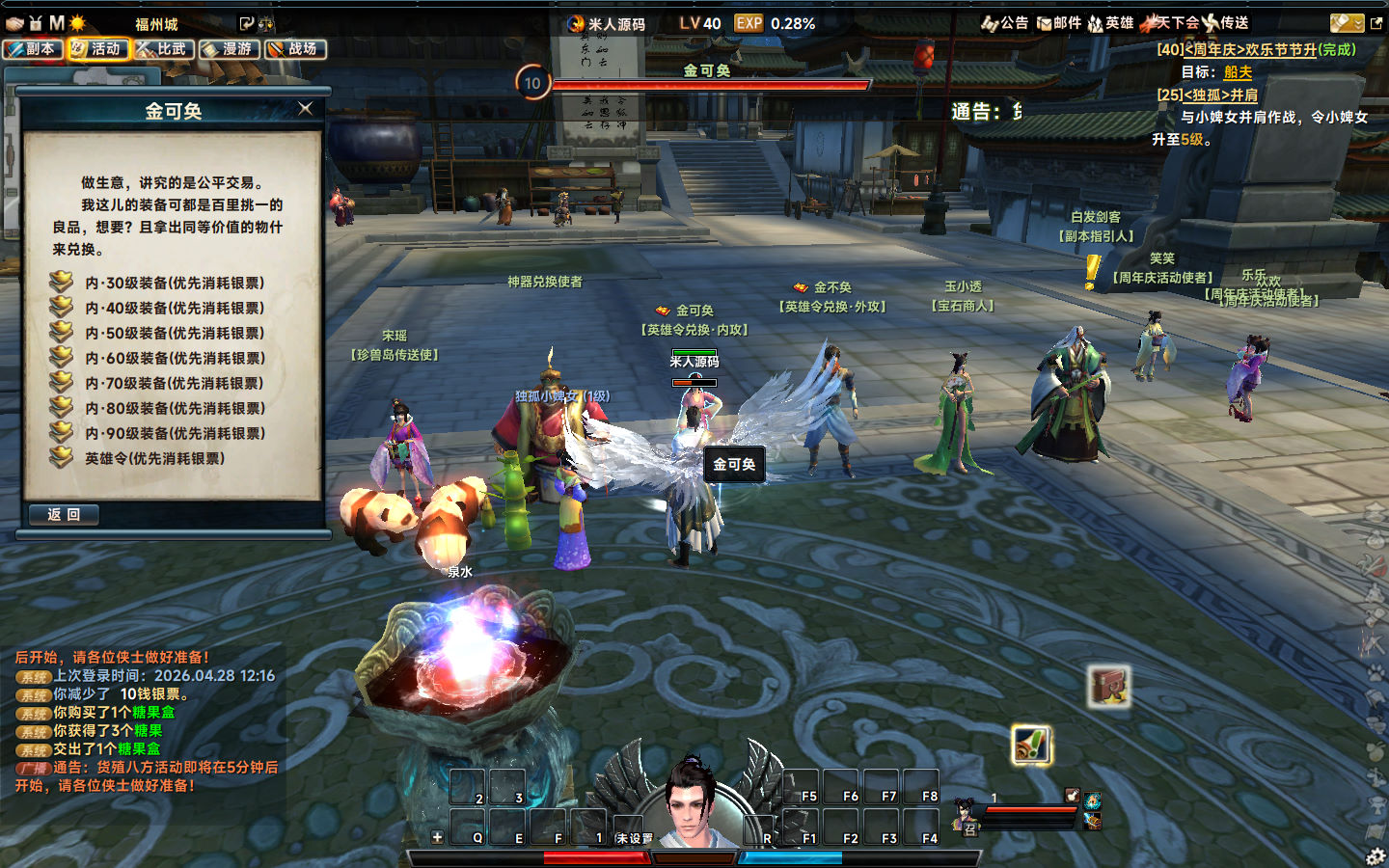This screenshot has width=1389, height=868.
Task: Select 内·40级装备 exchange option
Action: [x=174, y=308]
